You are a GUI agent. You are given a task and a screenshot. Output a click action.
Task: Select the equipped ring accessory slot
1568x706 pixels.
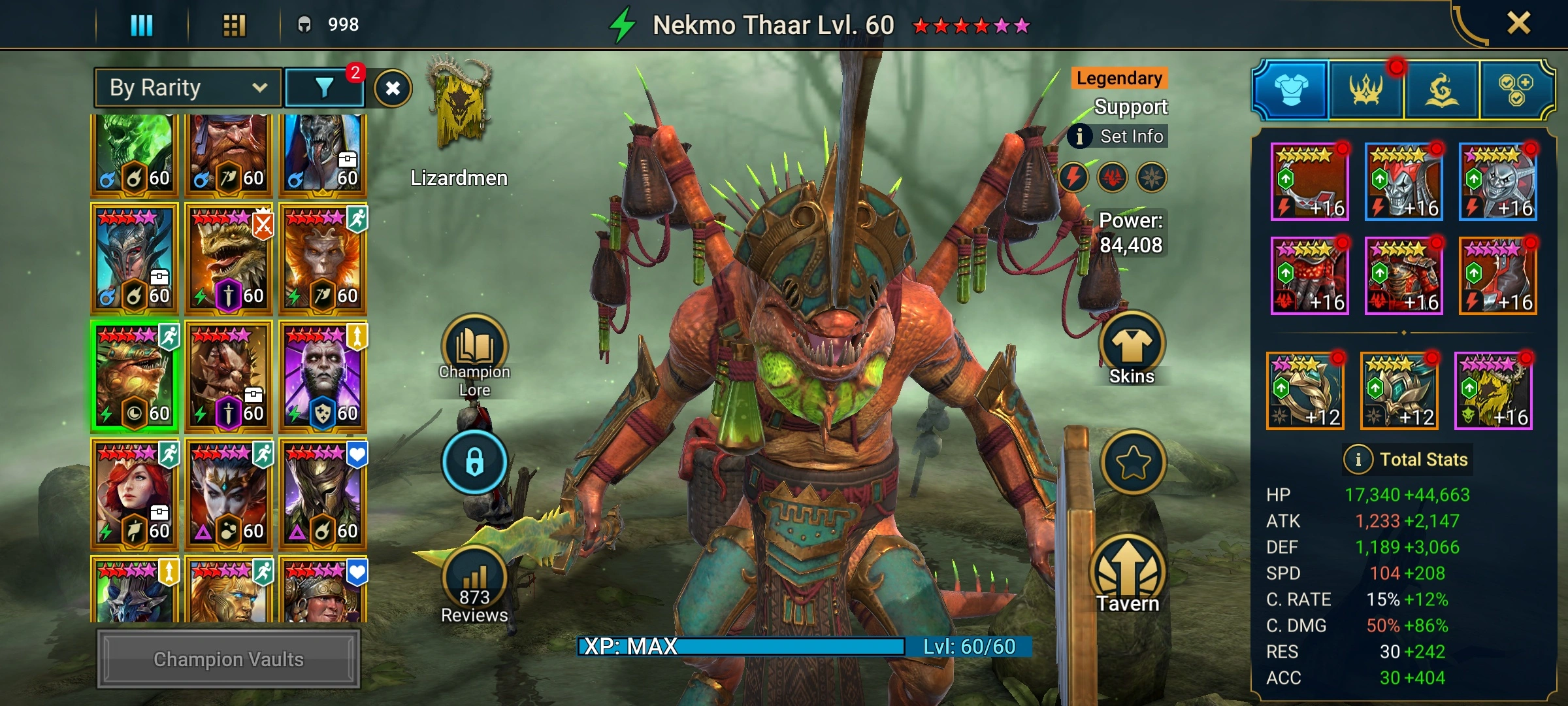(x=1305, y=391)
